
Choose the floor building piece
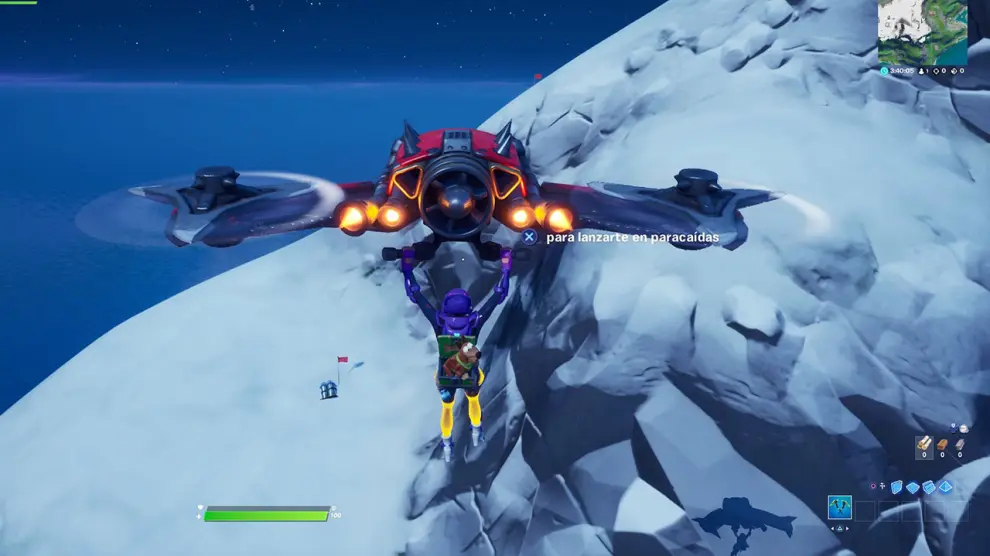(912, 487)
